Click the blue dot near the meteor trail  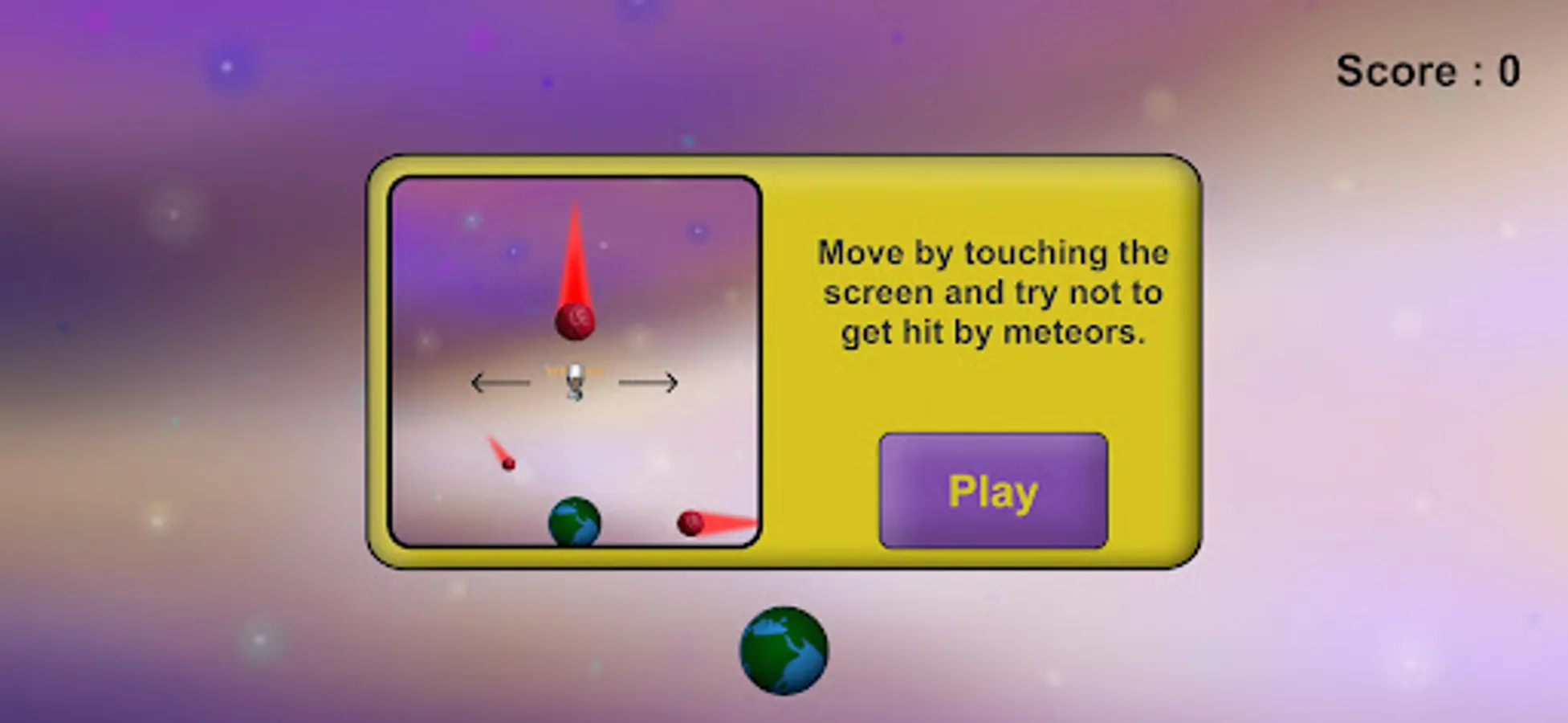tap(512, 253)
